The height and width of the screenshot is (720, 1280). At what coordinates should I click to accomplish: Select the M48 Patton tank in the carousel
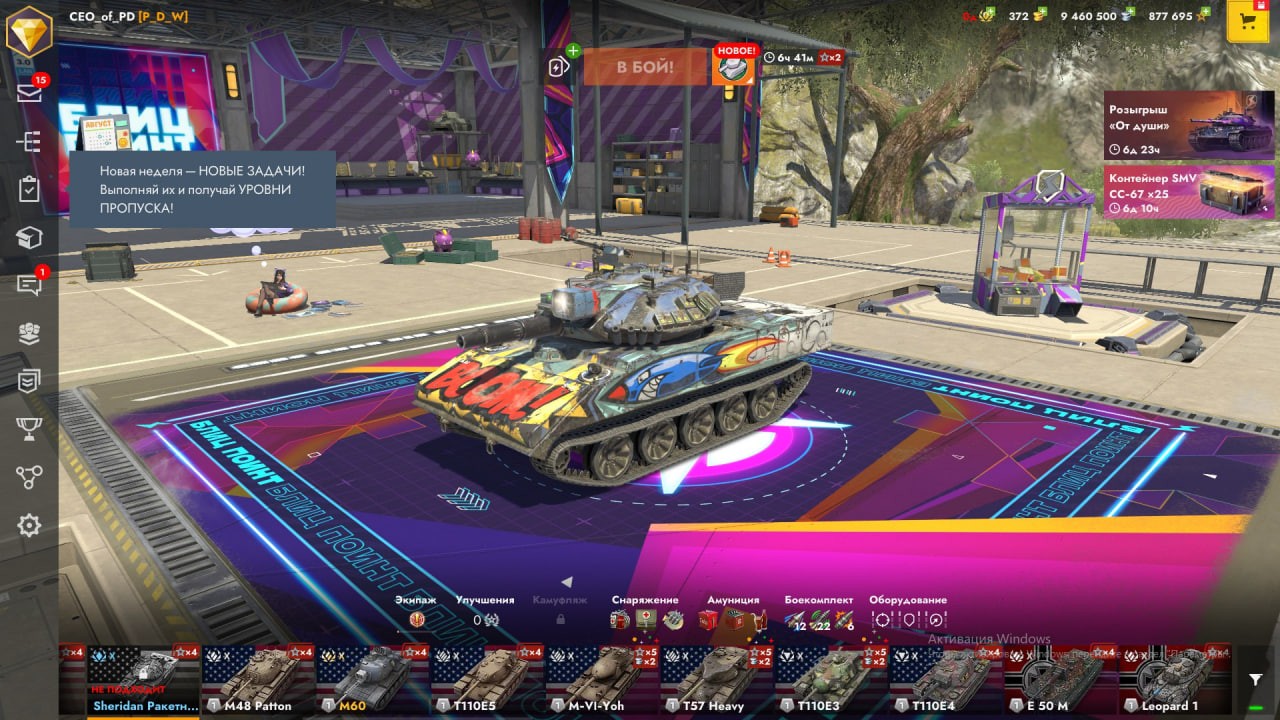point(258,680)
